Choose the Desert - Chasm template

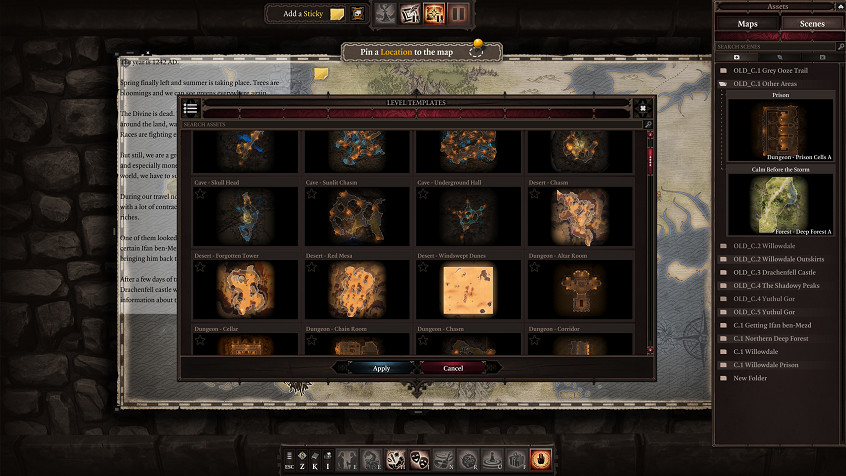point(580,217)
